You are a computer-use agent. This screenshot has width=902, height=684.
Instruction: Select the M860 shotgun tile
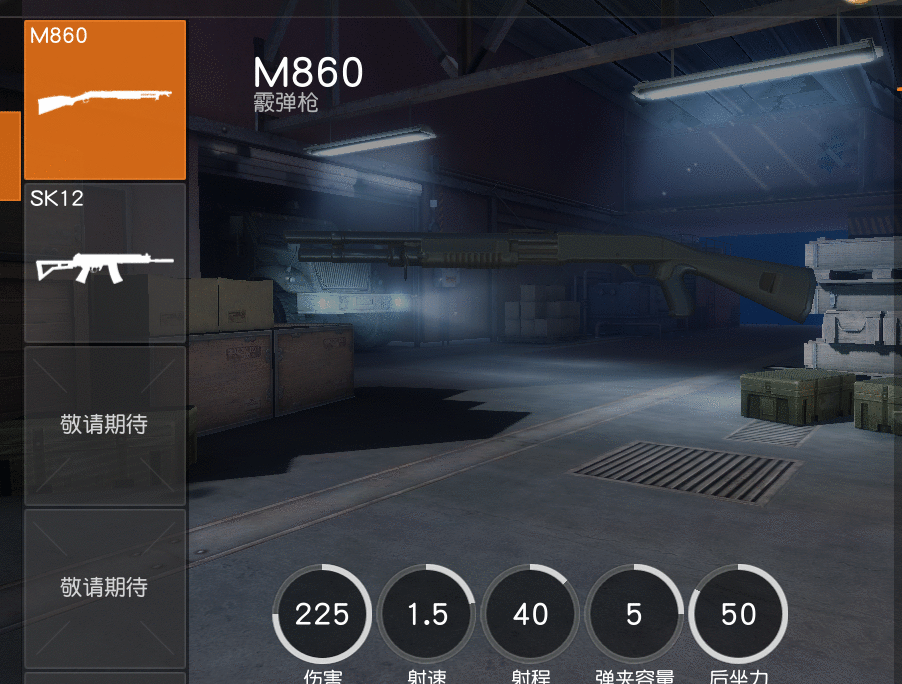click(x=105, y=100)
